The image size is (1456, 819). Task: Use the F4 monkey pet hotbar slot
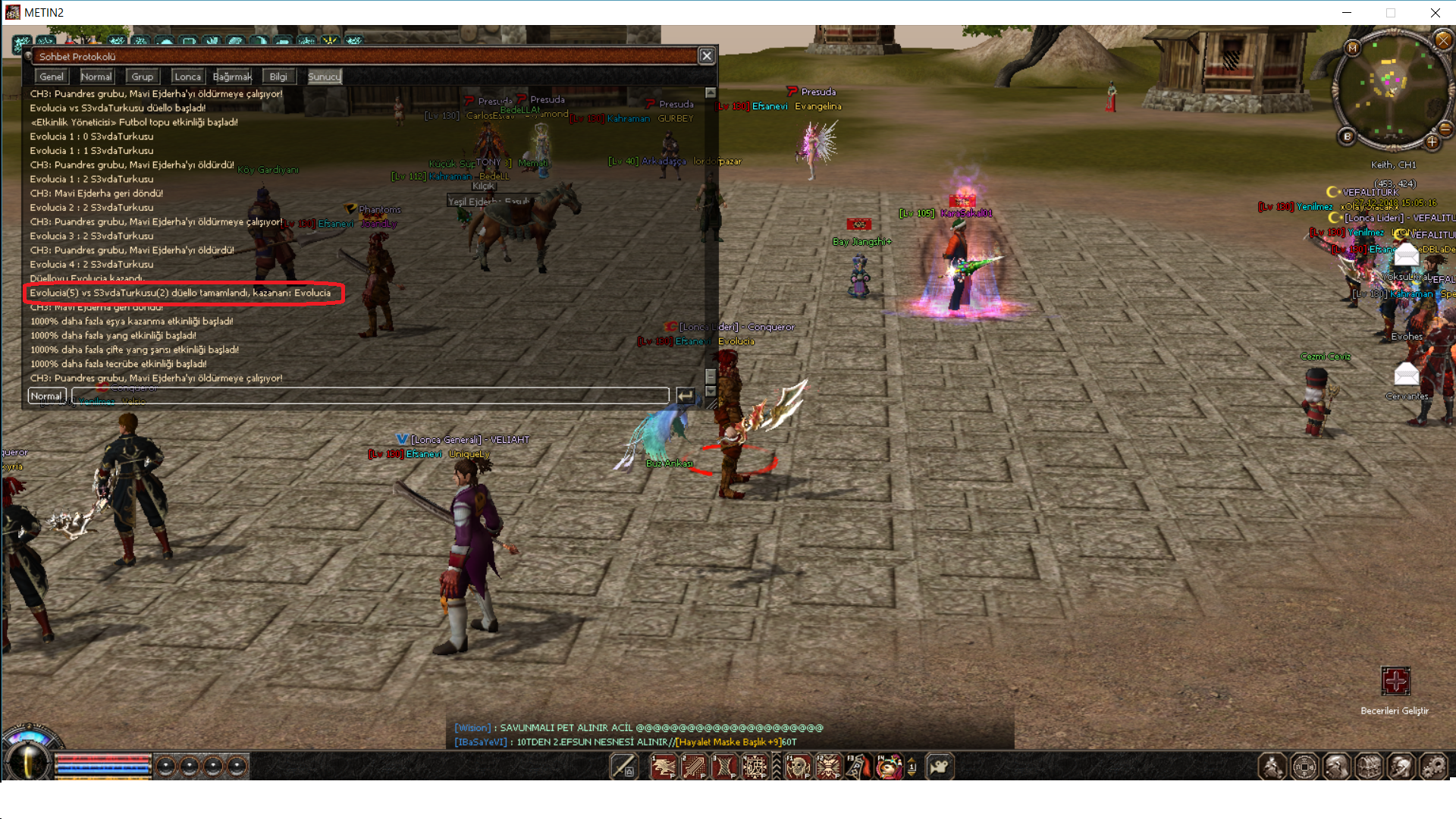(x=889, y=767)
